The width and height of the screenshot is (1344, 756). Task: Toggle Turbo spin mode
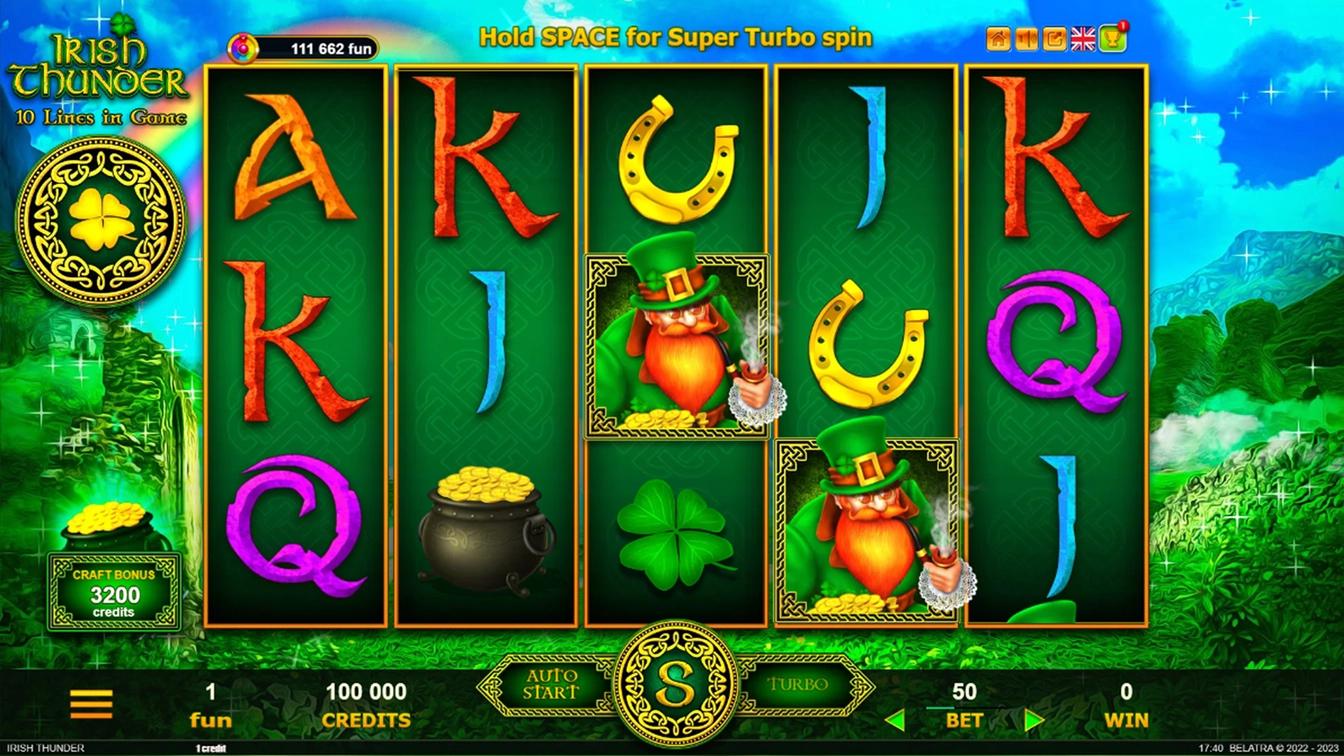click(x=798, y=686)
